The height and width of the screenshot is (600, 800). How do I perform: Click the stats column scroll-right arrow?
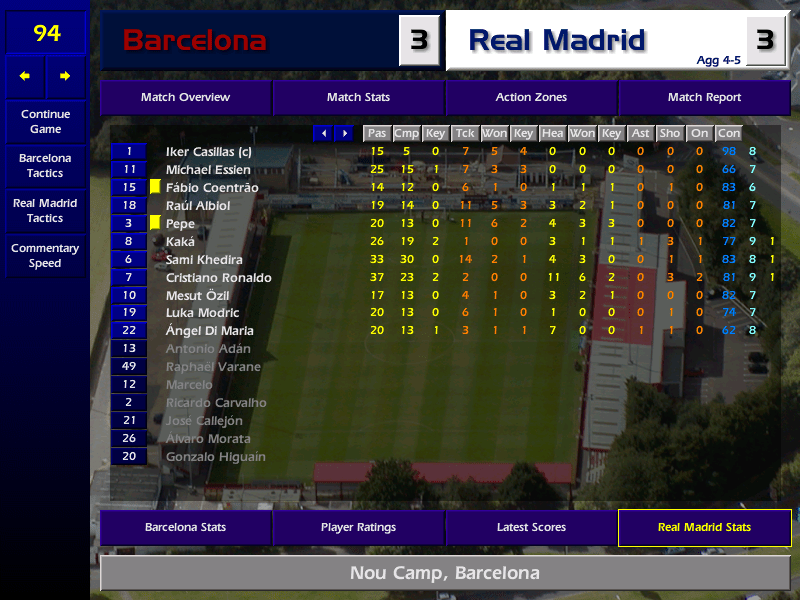345,133
